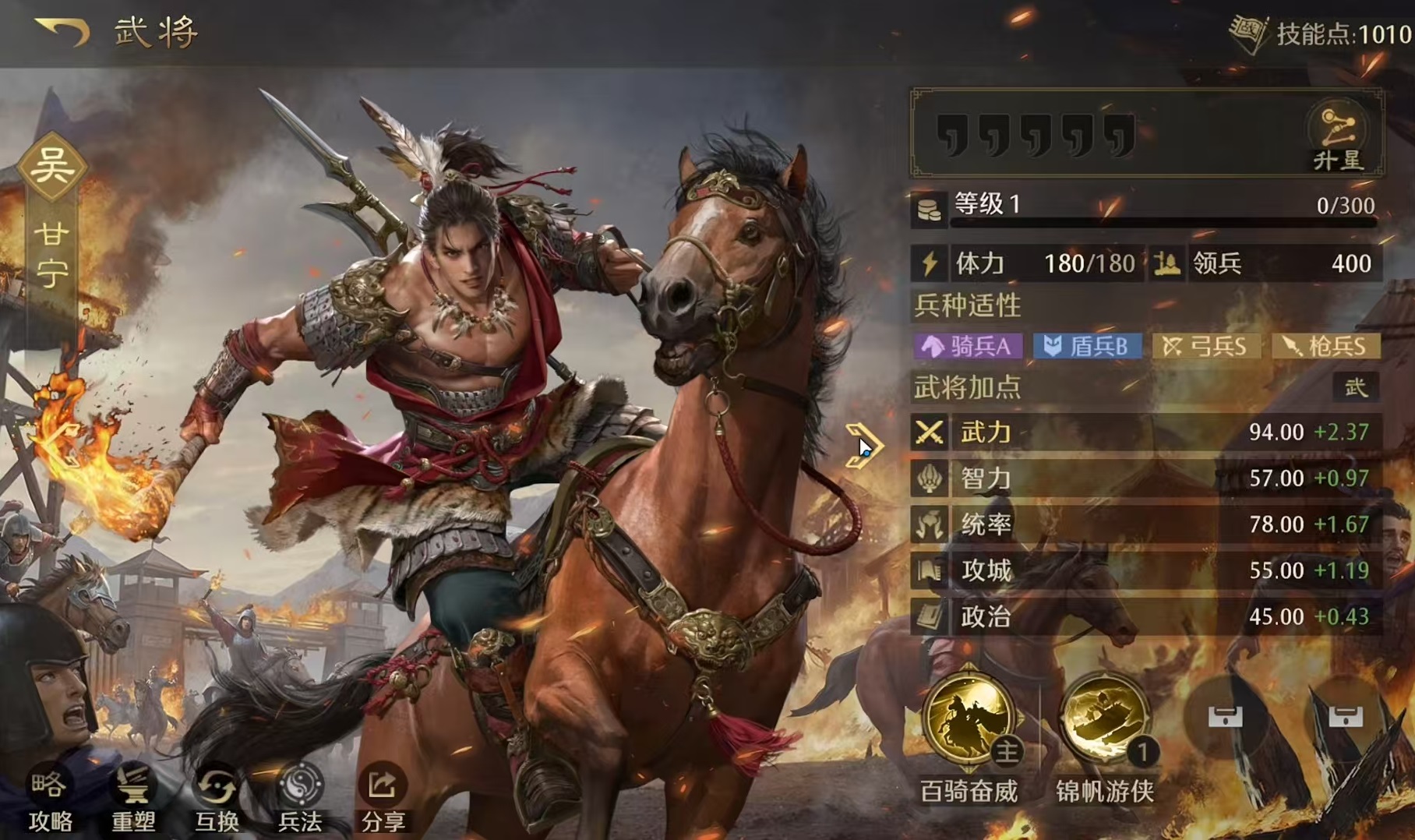Show the 枪兵S troop aptitude
The image size is (1415, 840).
1325,346
